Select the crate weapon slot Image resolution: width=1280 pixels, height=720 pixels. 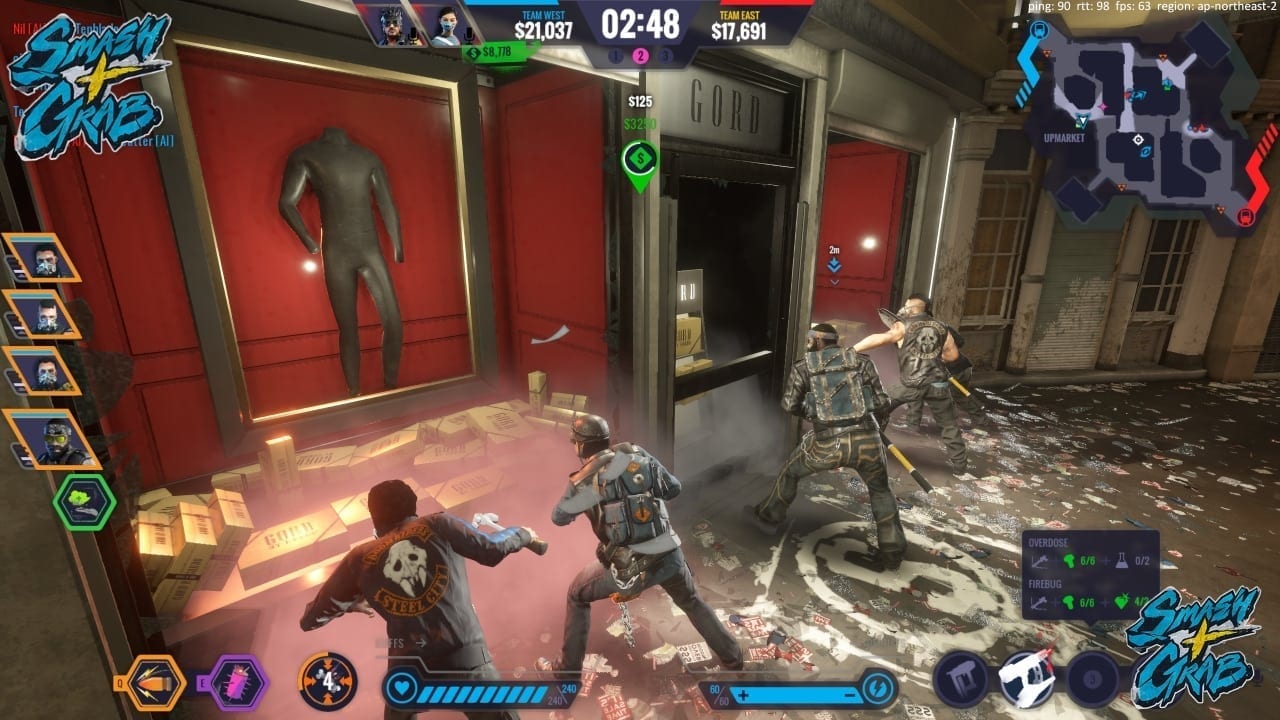point(960,680)
